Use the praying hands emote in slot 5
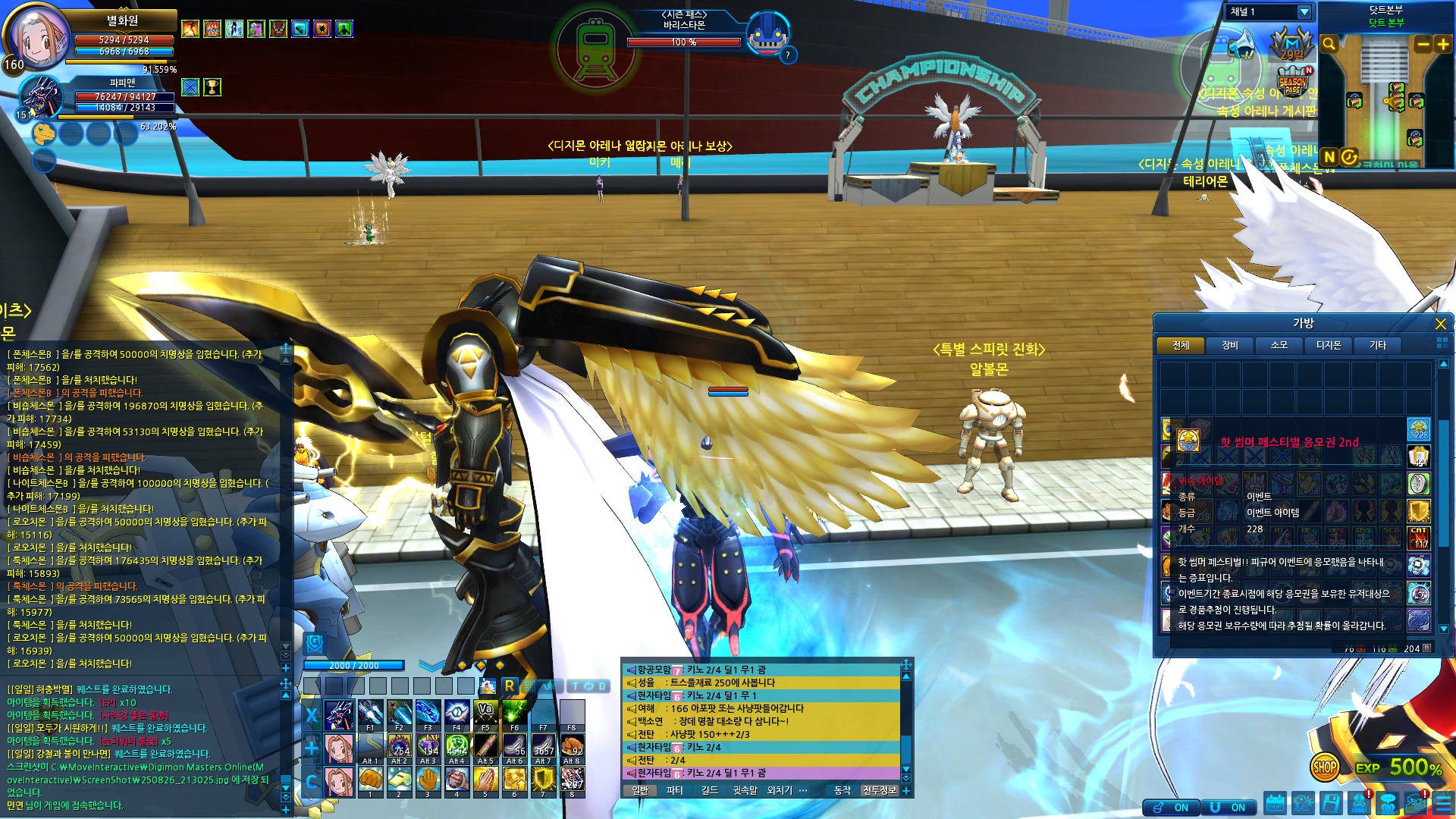Viewport: 1456px width, 819px height. [485, 780]
